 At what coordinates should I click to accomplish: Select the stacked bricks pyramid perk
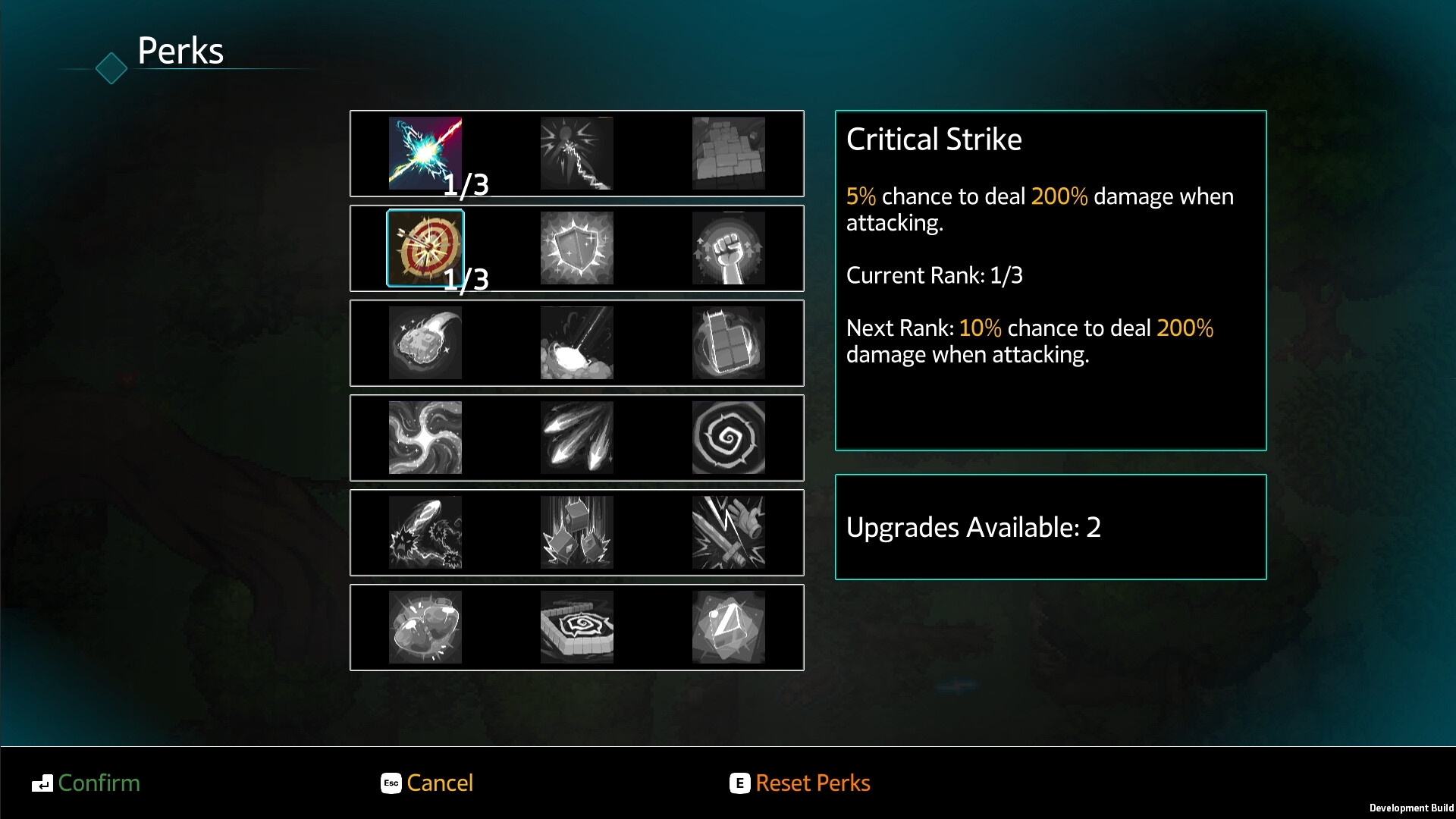[x=729, y=153]
